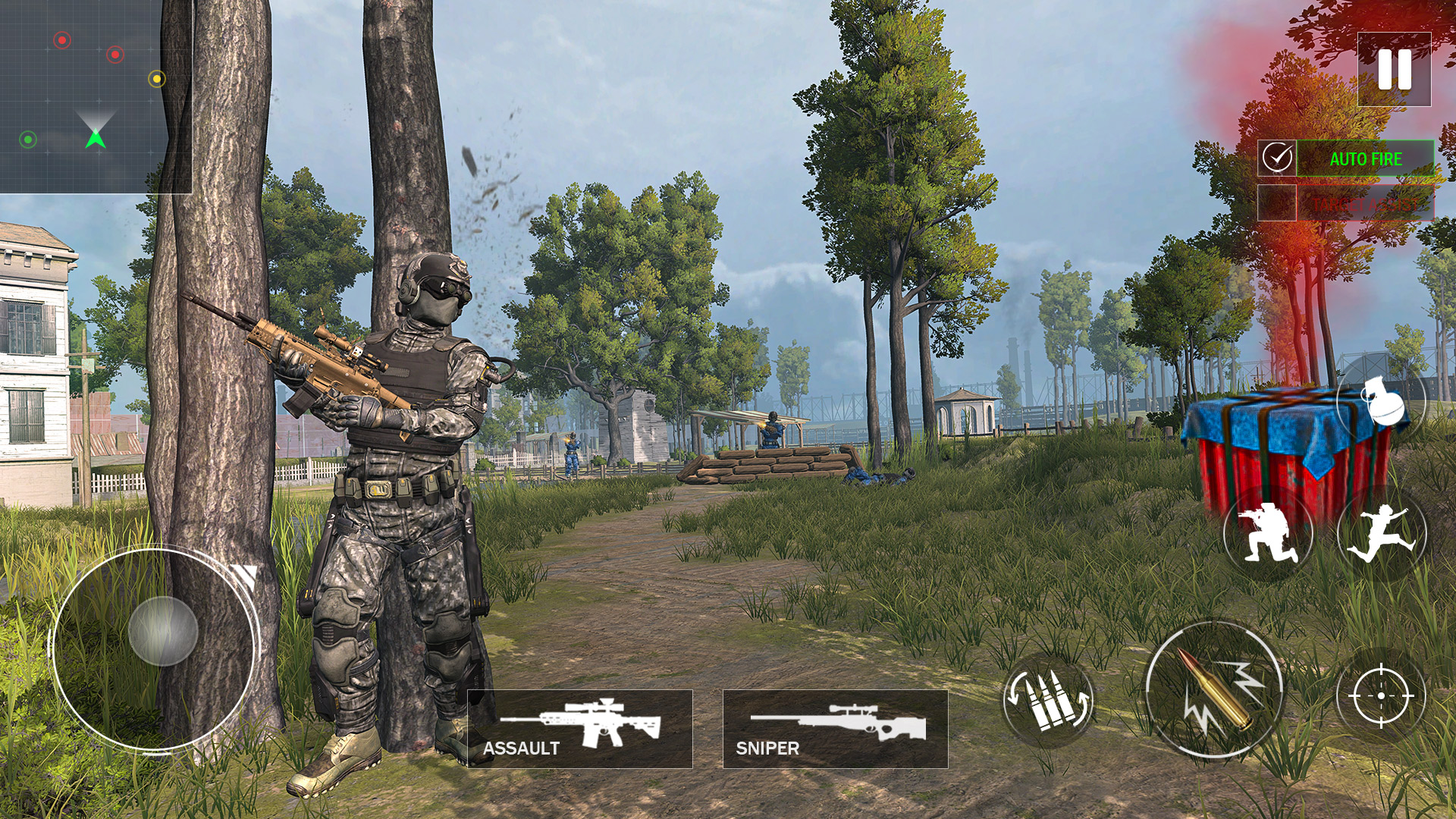
Task: Click the green compass arrow on the minimap
Action: [x=96, y=140]
